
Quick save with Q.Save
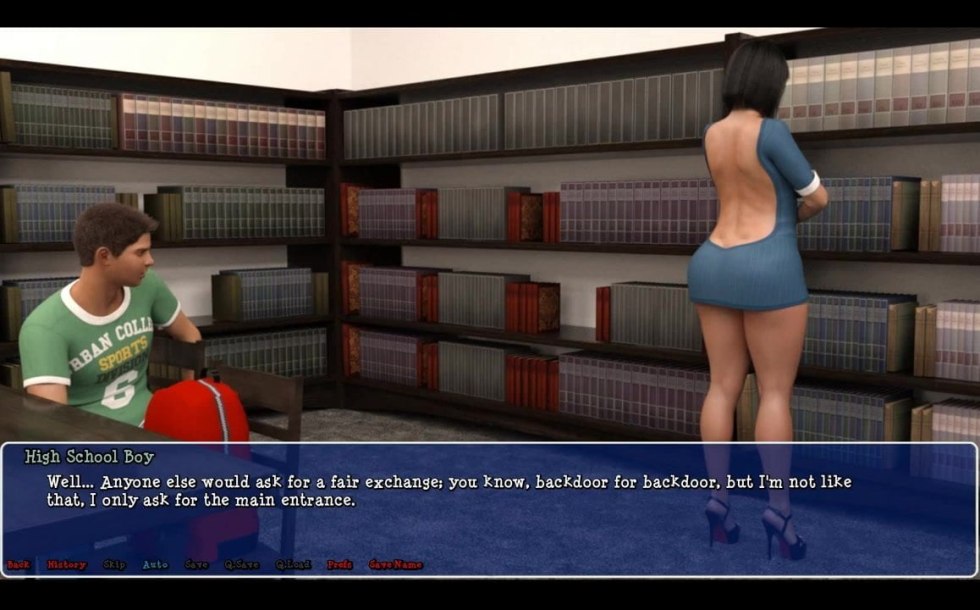[x=241, y=565]
